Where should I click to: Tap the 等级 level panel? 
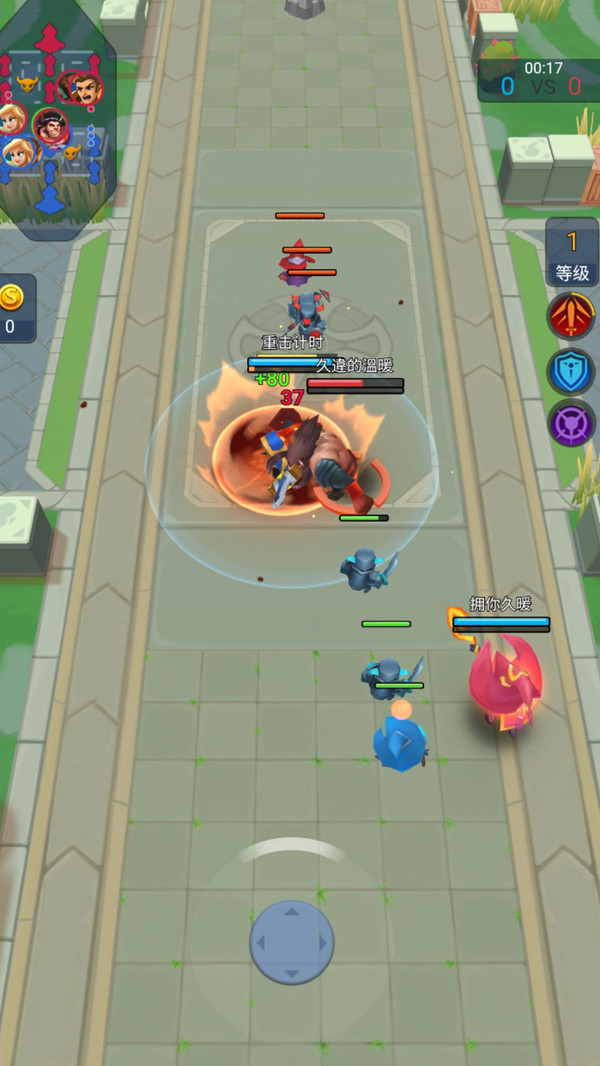click(572, 255)
